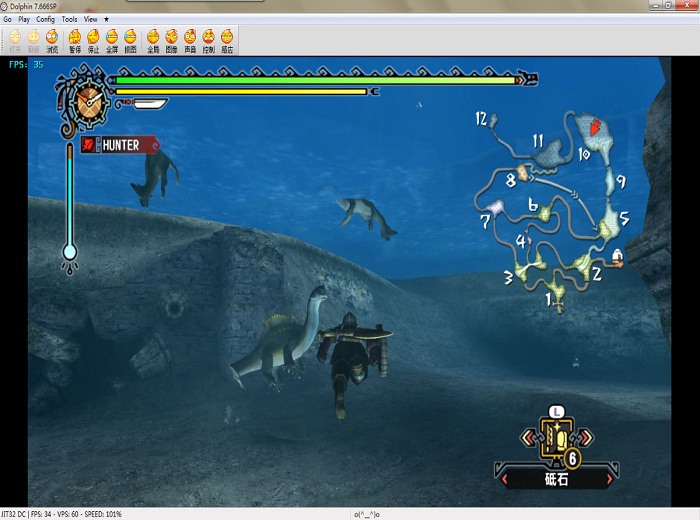Open 图像 graphics settings from toolbar
The height and width of the screenshot is (520, 700).
pyautogui.click(x=171, y=40)
